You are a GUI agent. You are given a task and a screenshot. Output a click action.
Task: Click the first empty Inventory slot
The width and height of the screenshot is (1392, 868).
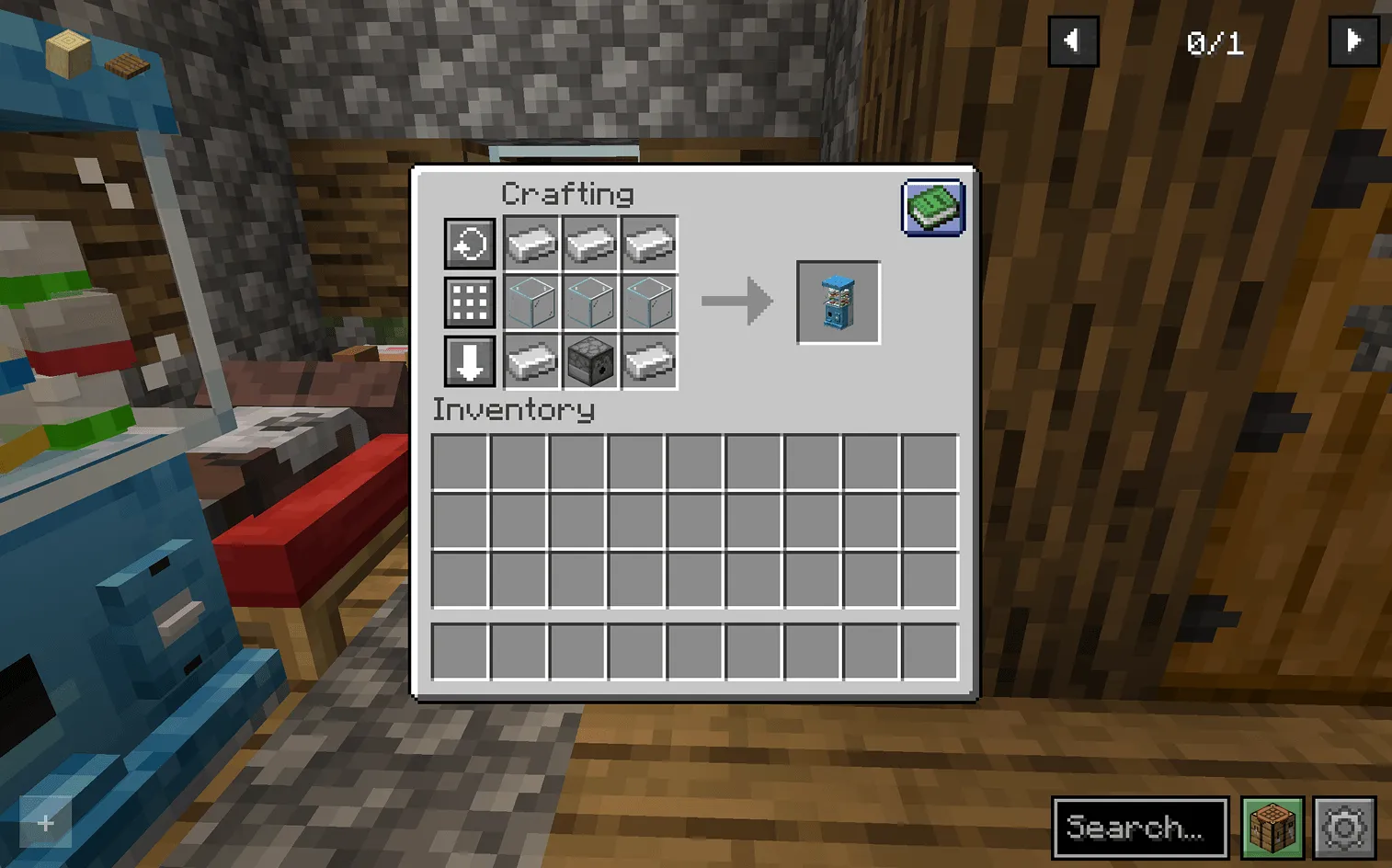(459, 460)
